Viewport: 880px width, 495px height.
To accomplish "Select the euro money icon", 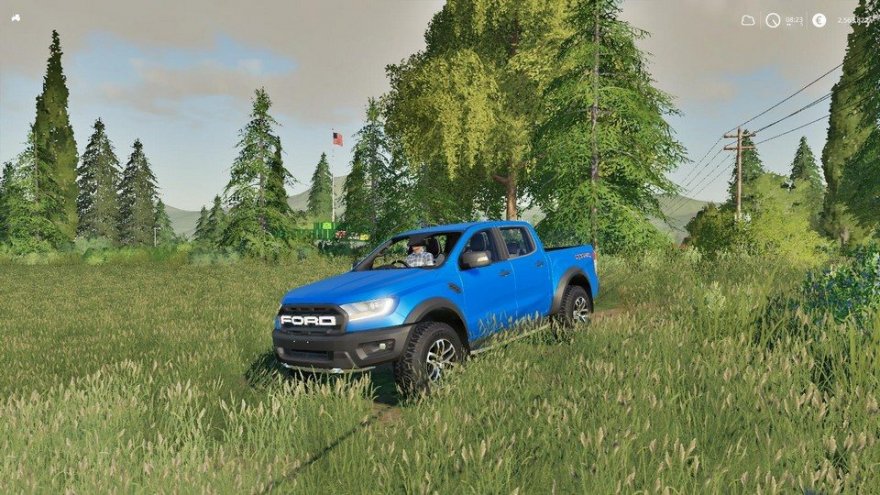I will pyautogui.click(x=819, y=20).
